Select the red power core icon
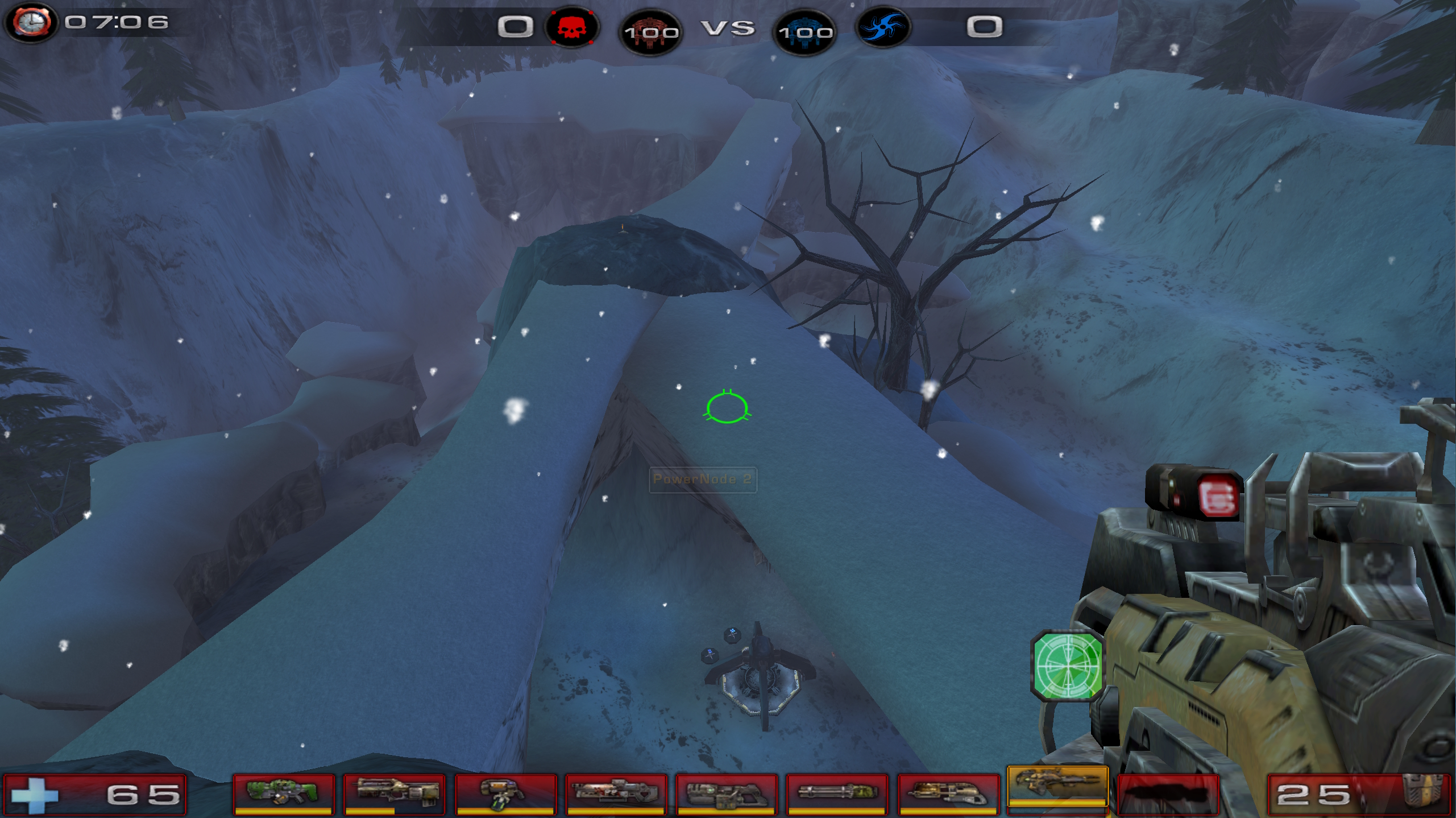 pos(650,31)
